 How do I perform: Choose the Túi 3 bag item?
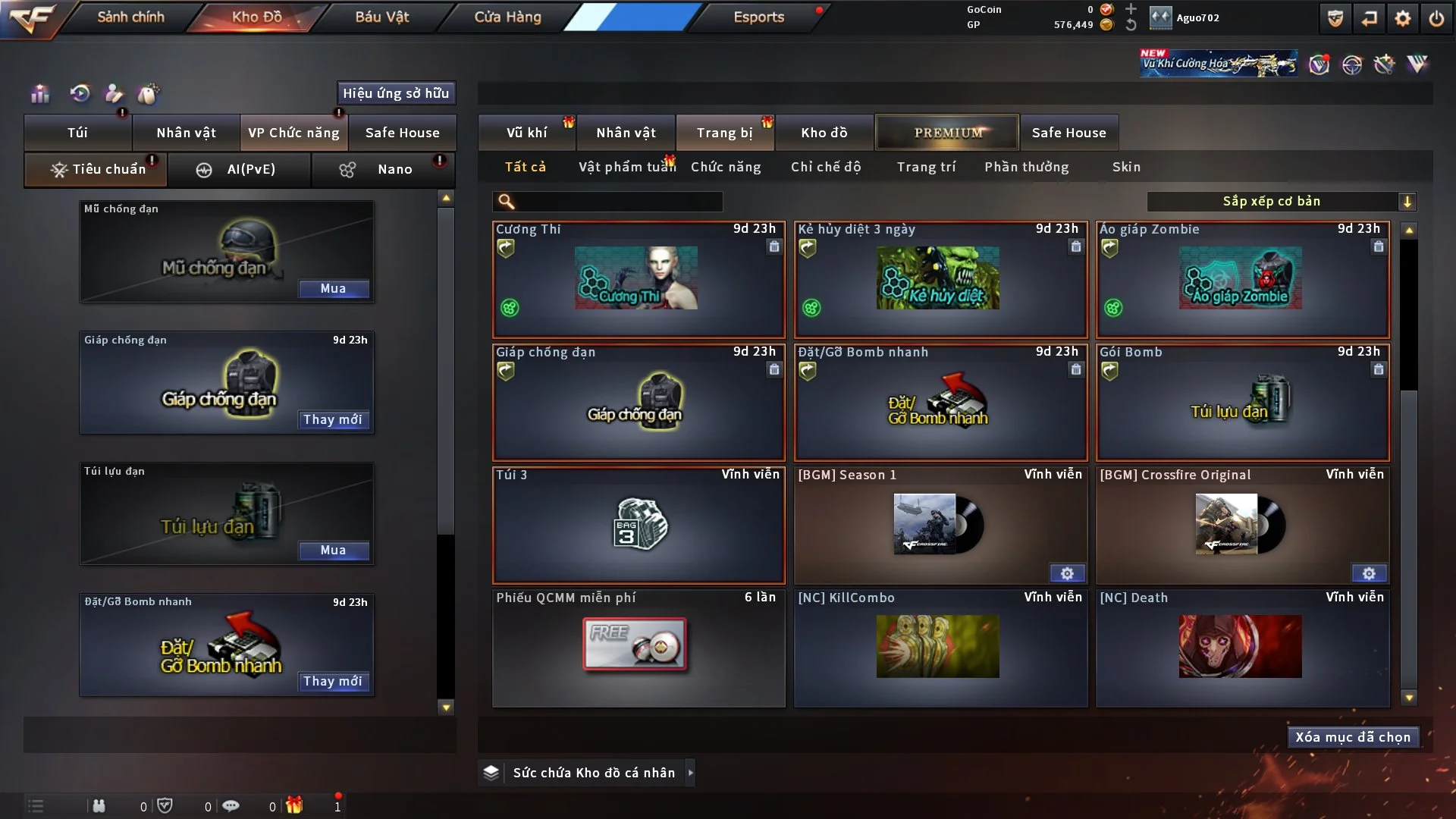click(x=638, y=525)
